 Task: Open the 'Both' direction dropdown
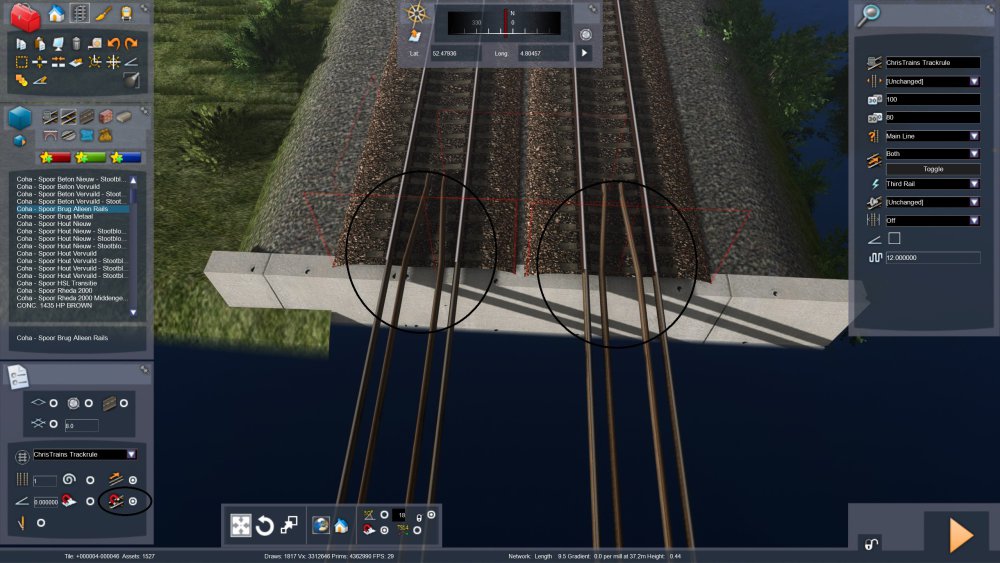pos(932,154)
